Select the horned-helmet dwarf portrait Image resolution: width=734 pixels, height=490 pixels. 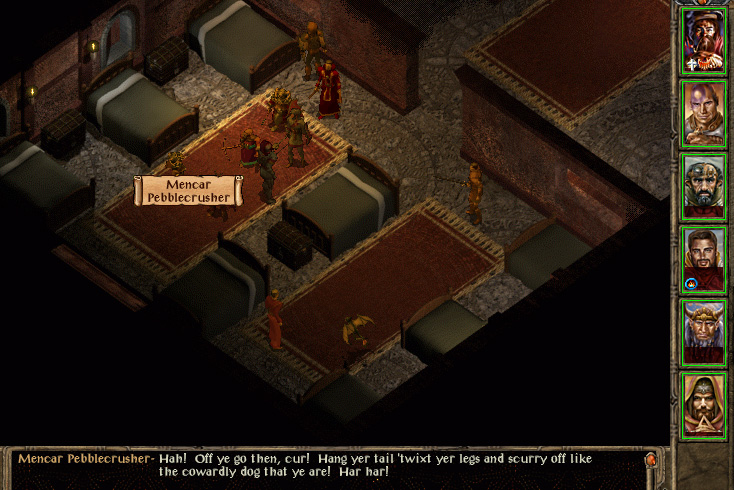704,332
